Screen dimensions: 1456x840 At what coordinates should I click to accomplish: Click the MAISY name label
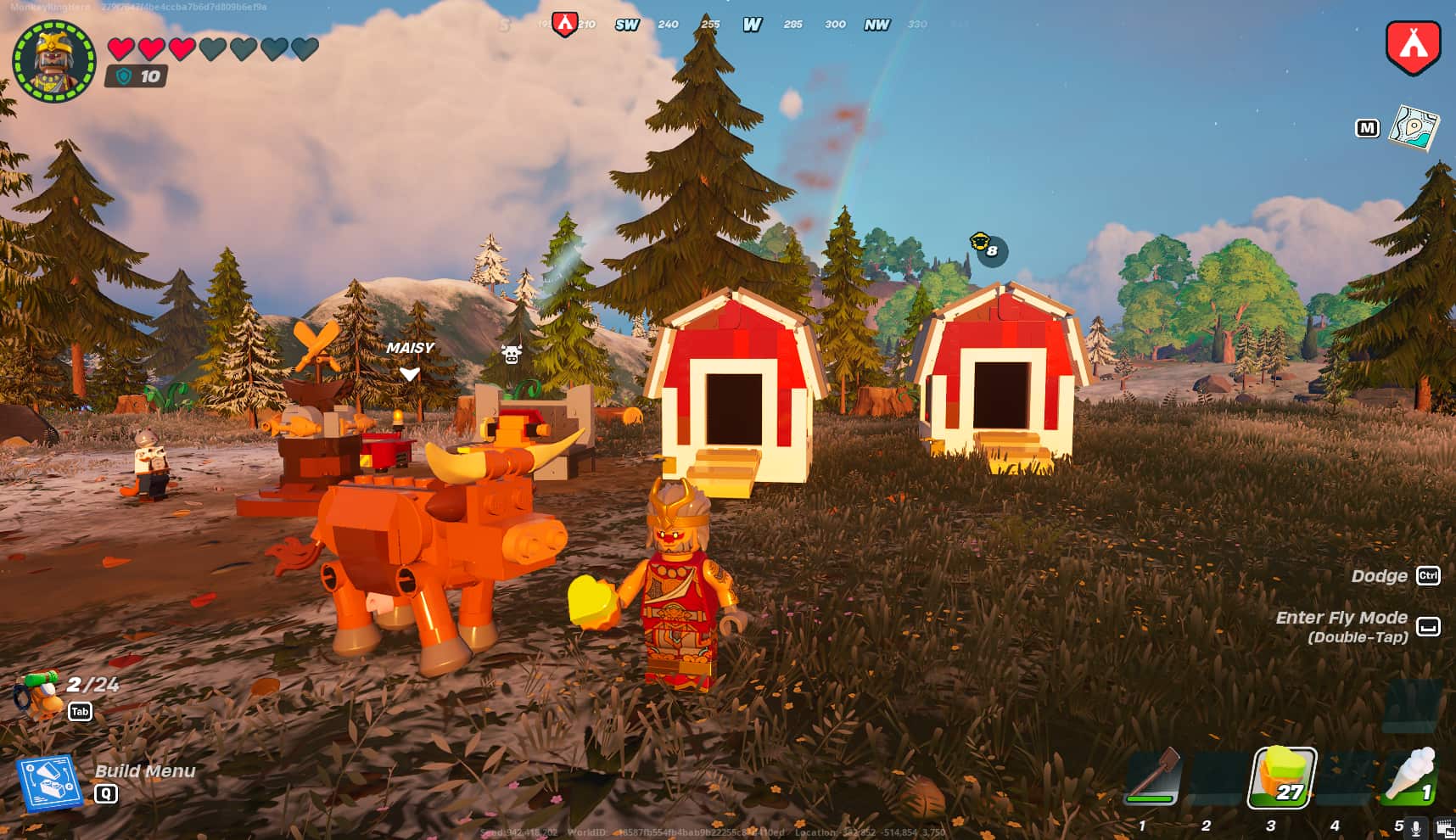(411, 347)
